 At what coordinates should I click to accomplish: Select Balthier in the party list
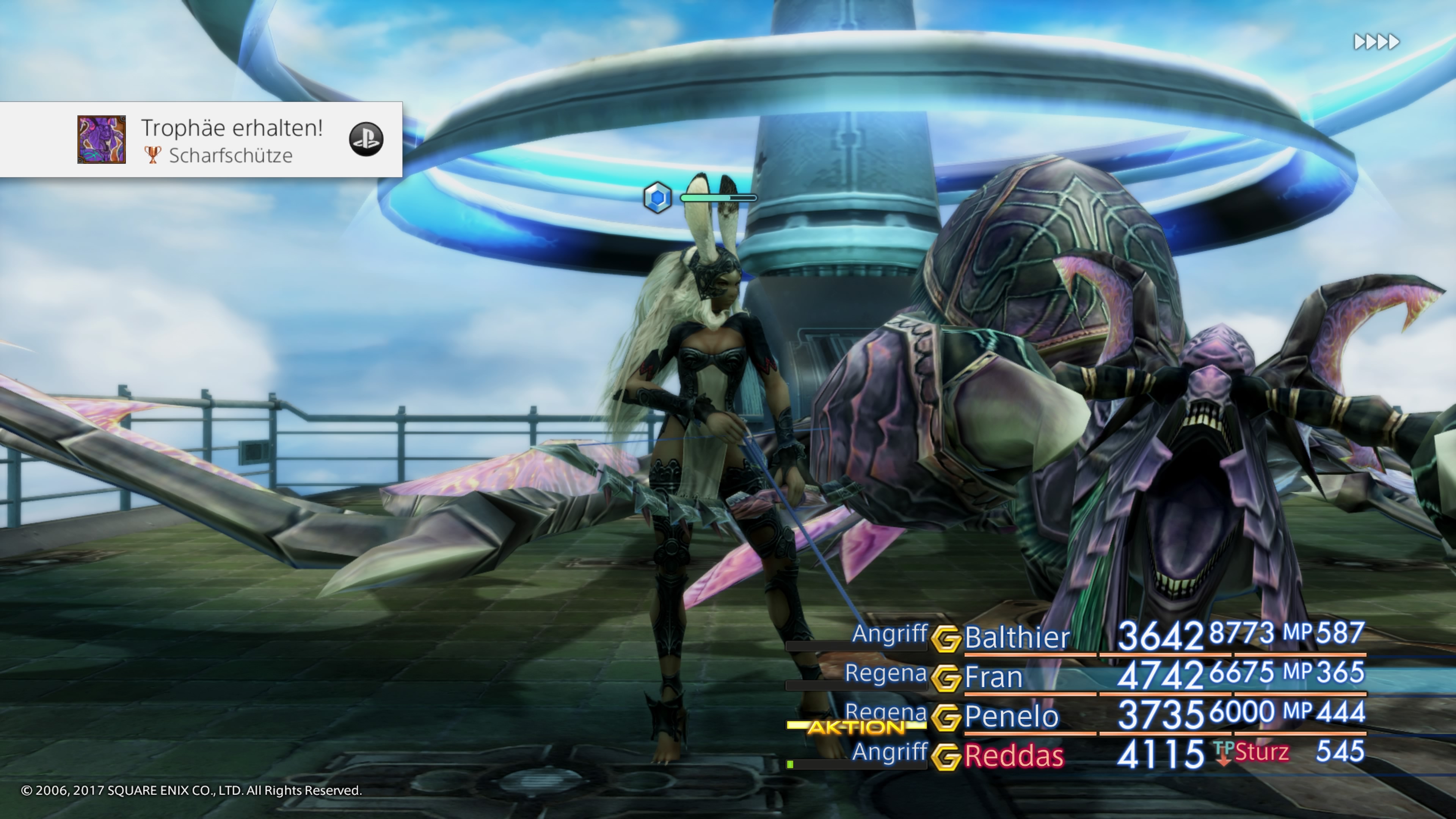pos(1017,637)
